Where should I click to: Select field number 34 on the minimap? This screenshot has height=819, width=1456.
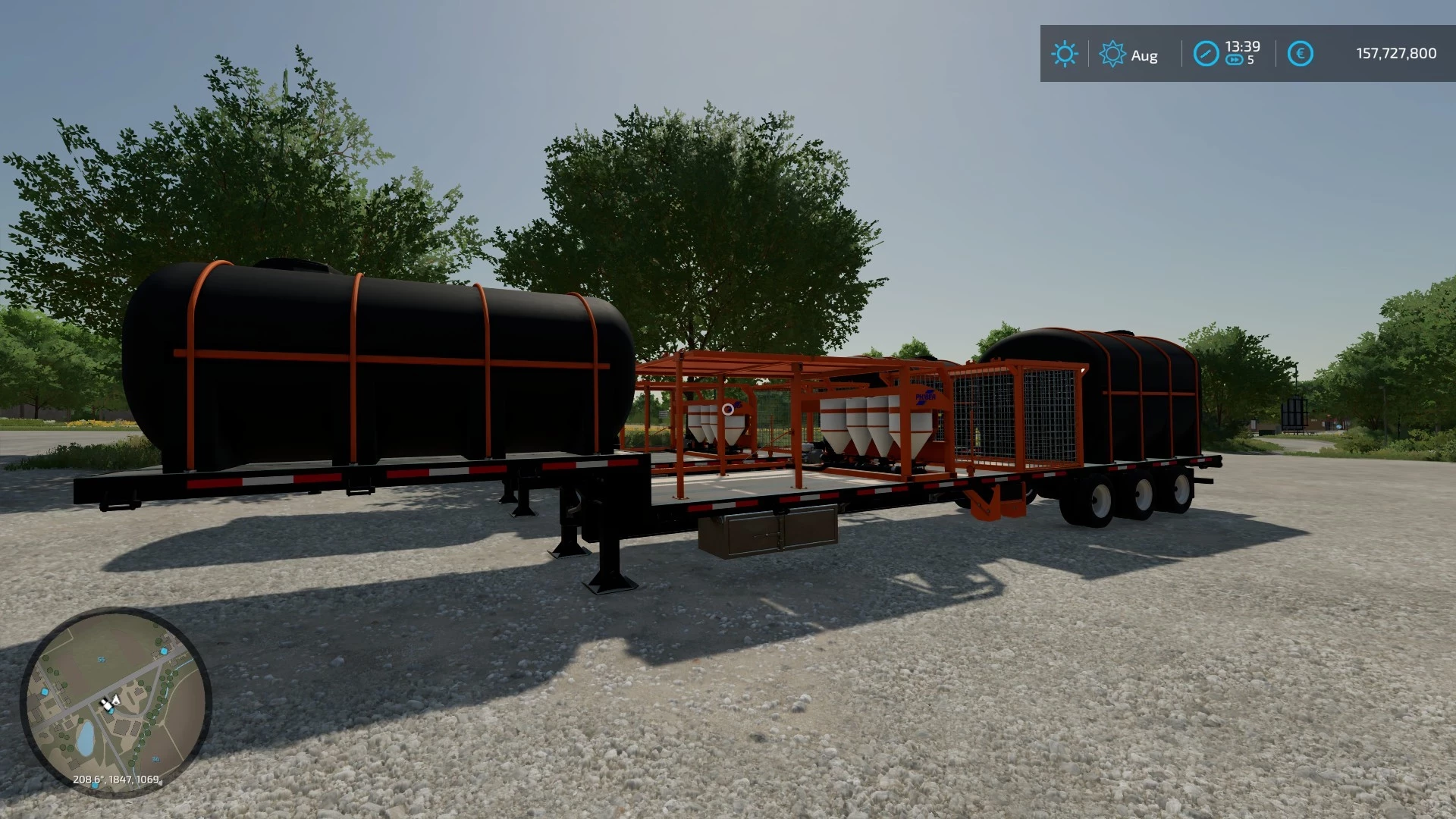[x=155, y=758]
